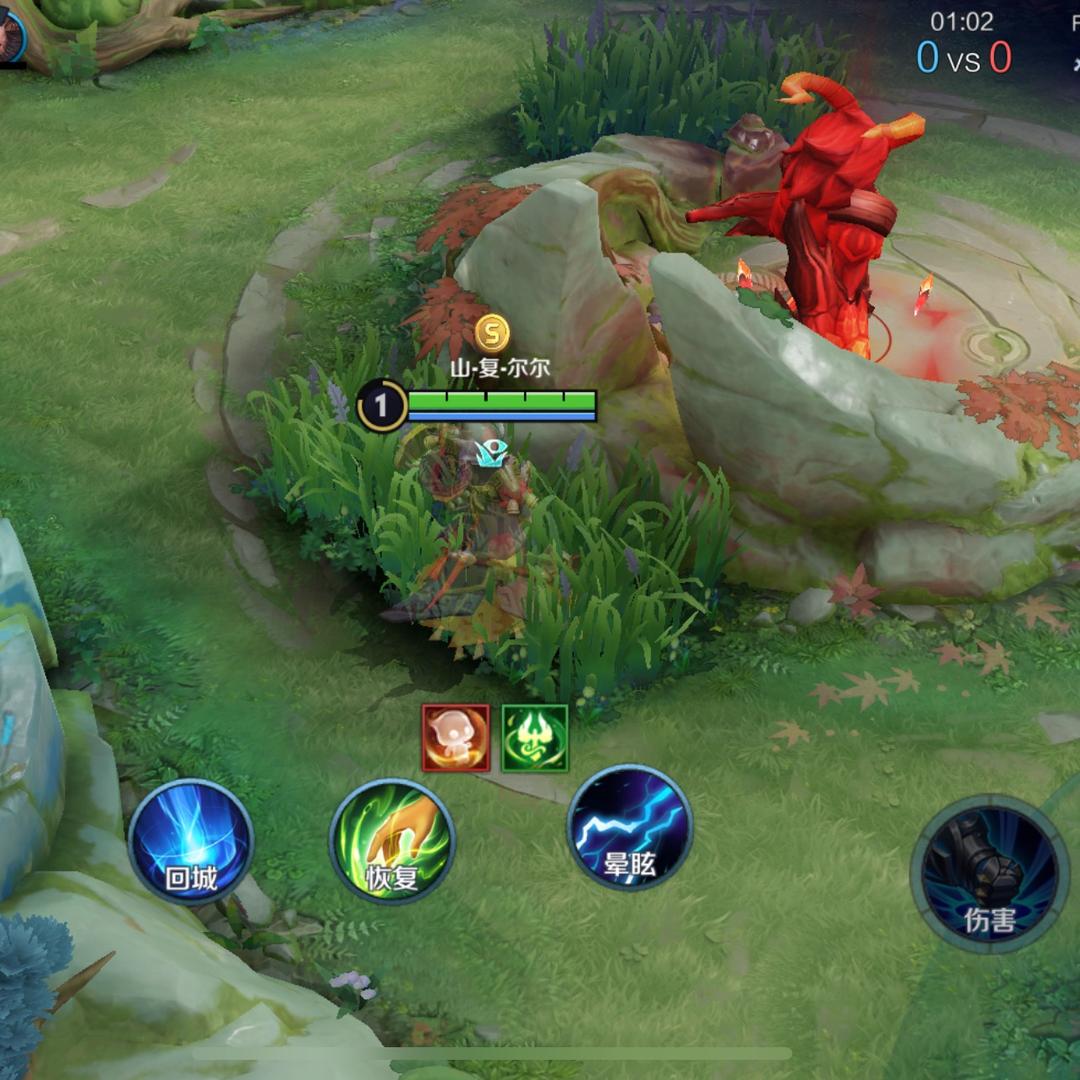Activate the 回城 recall ability
The width and height of the screenshot is (1080, 1080).
pos(190,842)
